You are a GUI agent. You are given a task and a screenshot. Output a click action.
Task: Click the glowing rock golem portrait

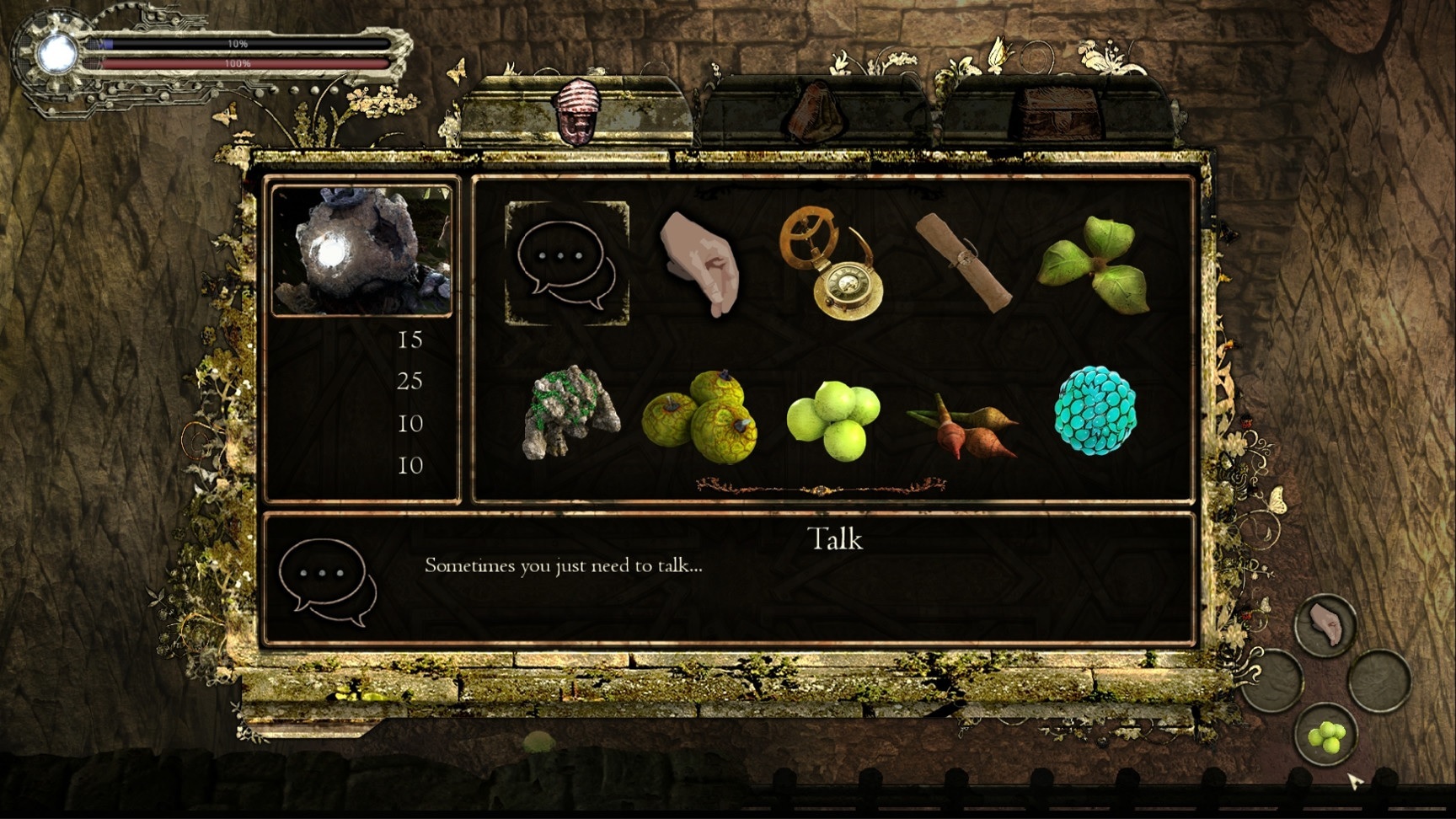362,251
